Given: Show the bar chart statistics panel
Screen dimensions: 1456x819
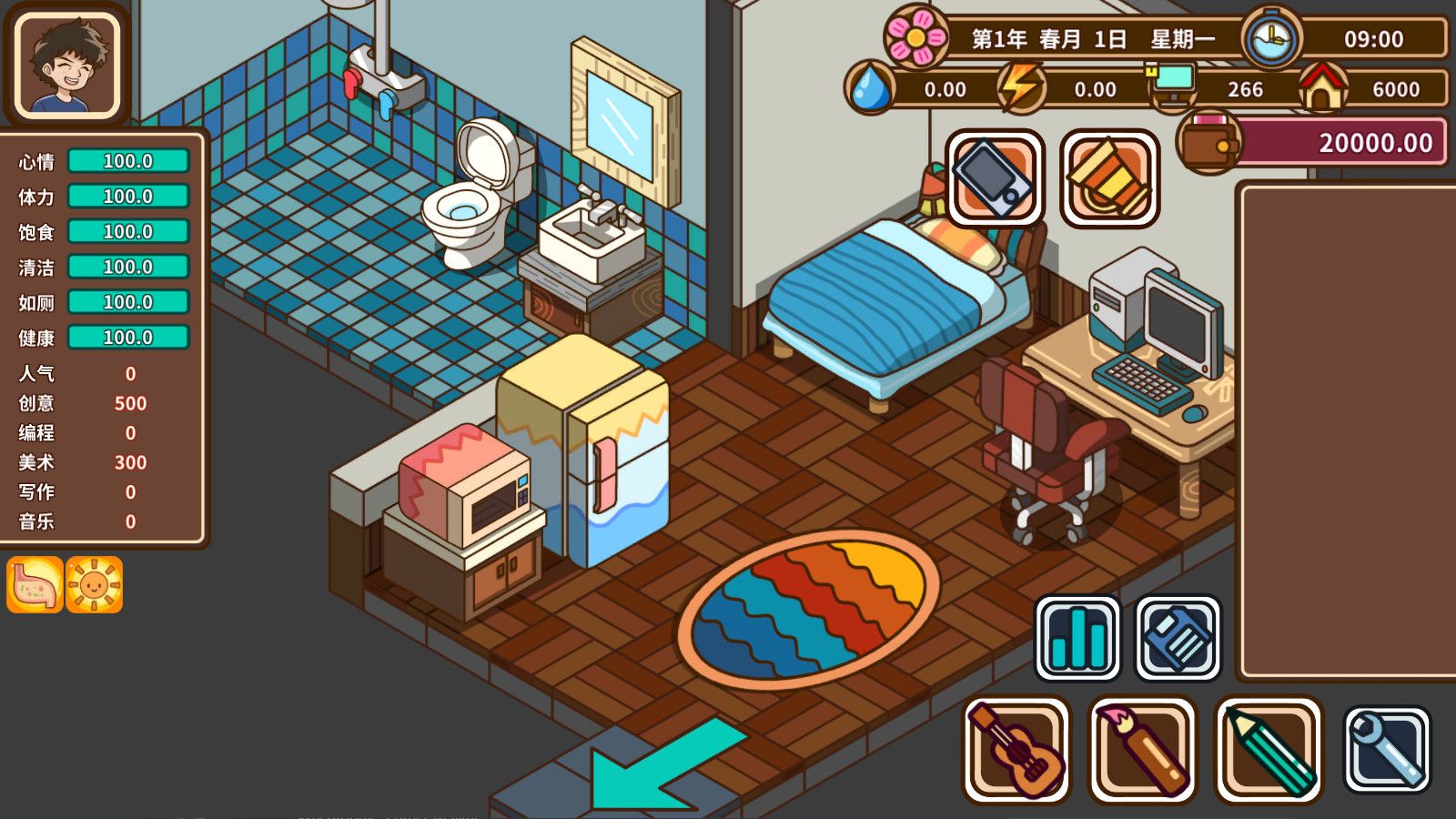Looking at the screenshot, I should click(1077, 638).
